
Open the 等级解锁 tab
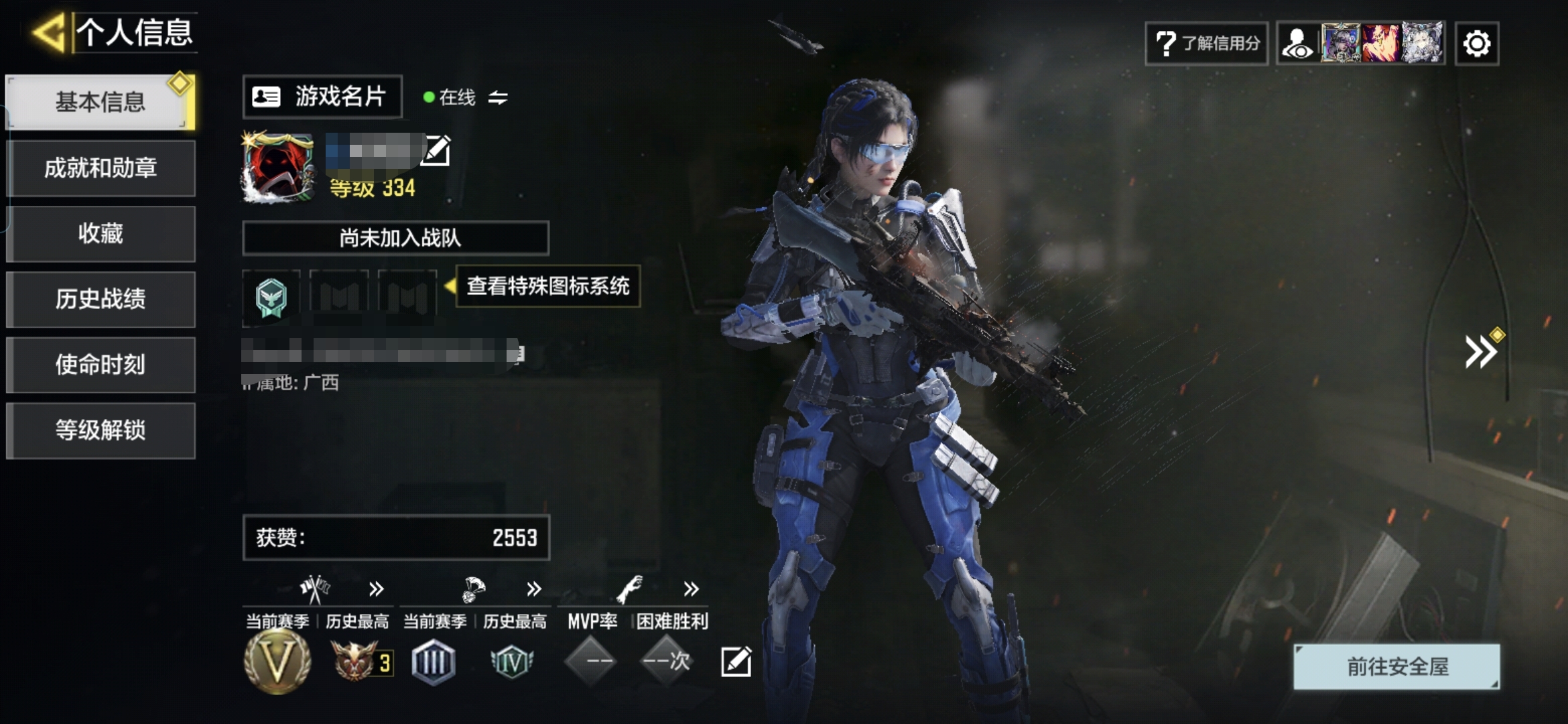(101, 430)
